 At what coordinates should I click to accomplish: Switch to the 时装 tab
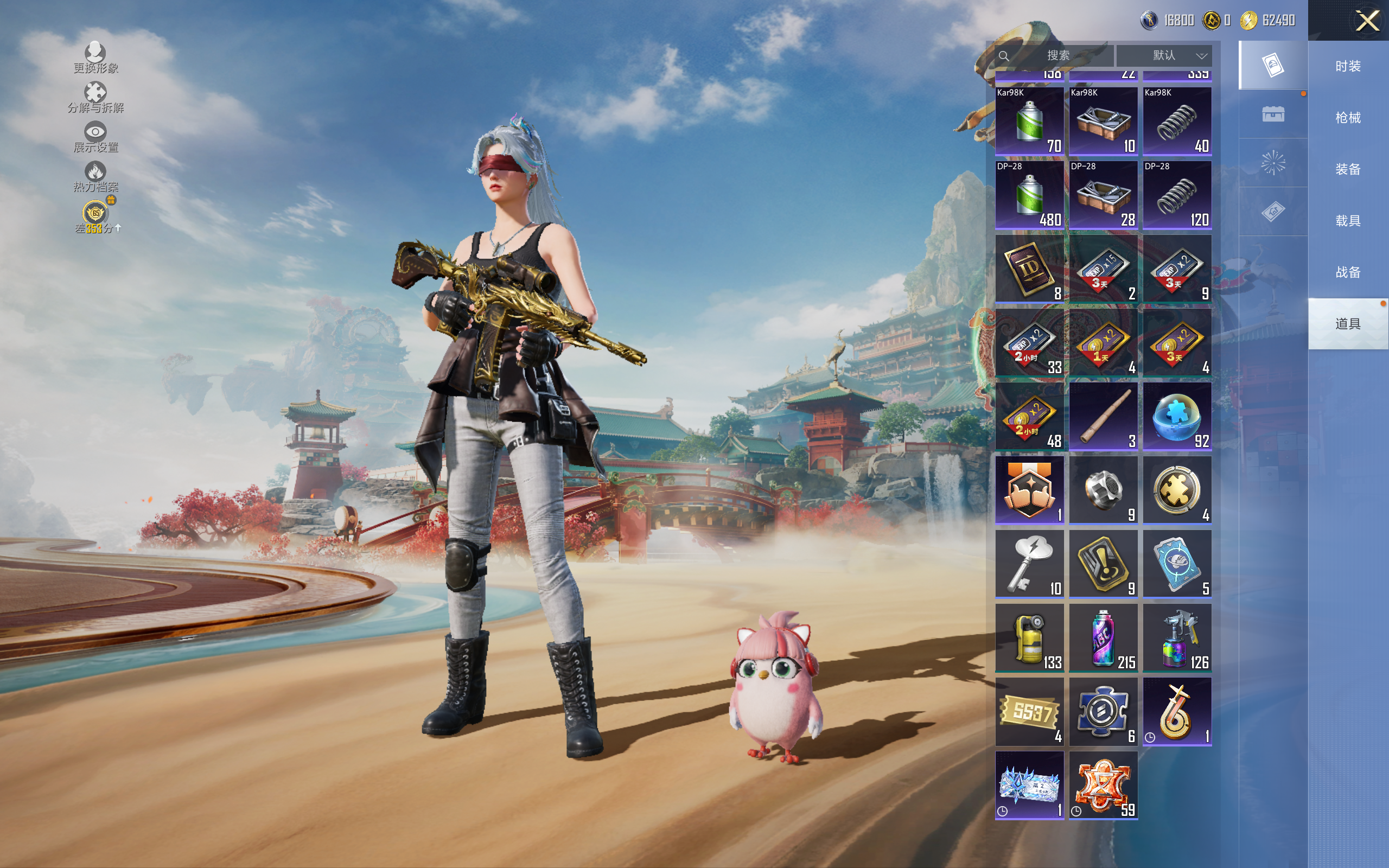pos(1347,66)
